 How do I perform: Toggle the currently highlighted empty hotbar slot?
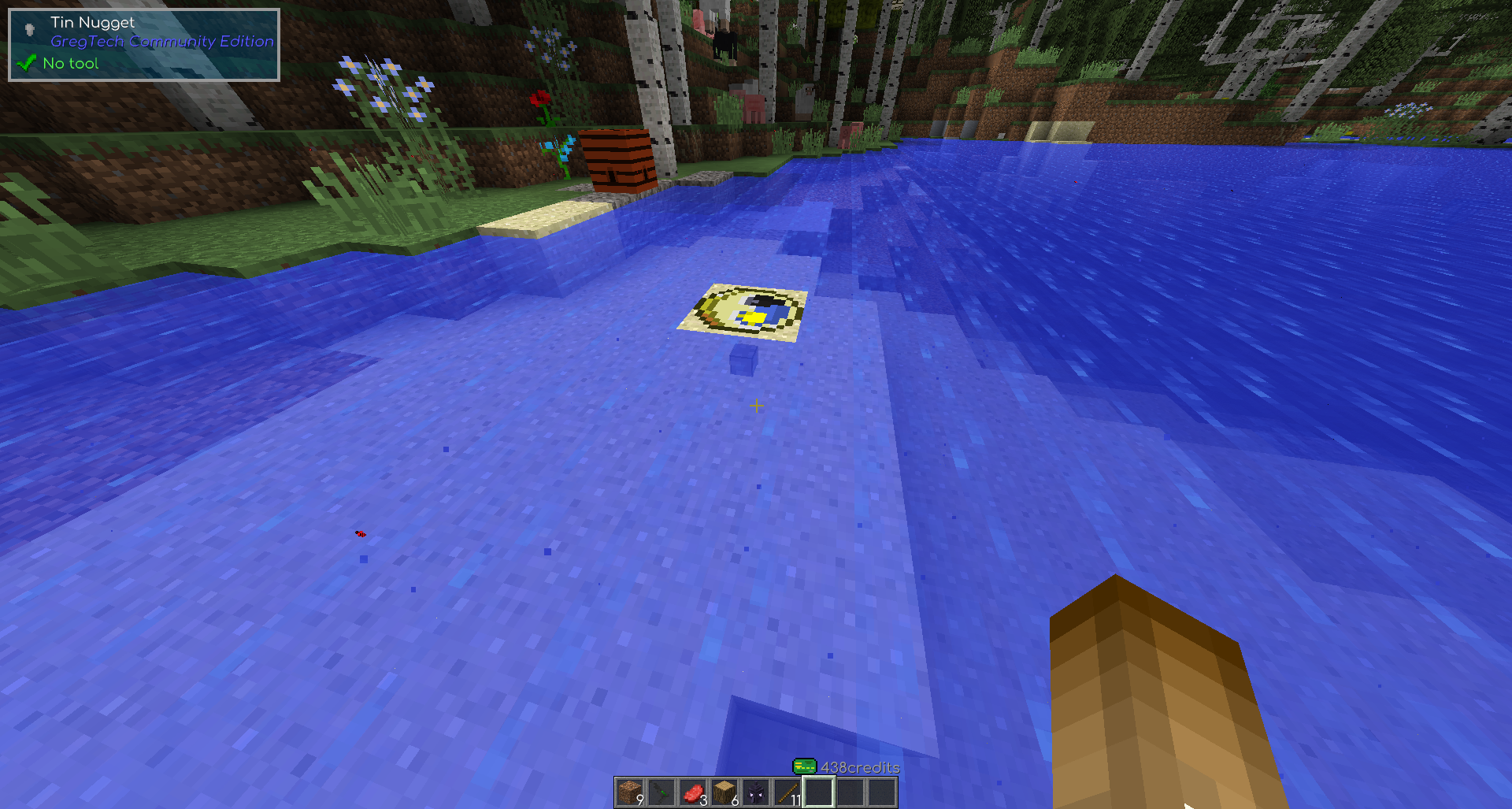point(818,792)
